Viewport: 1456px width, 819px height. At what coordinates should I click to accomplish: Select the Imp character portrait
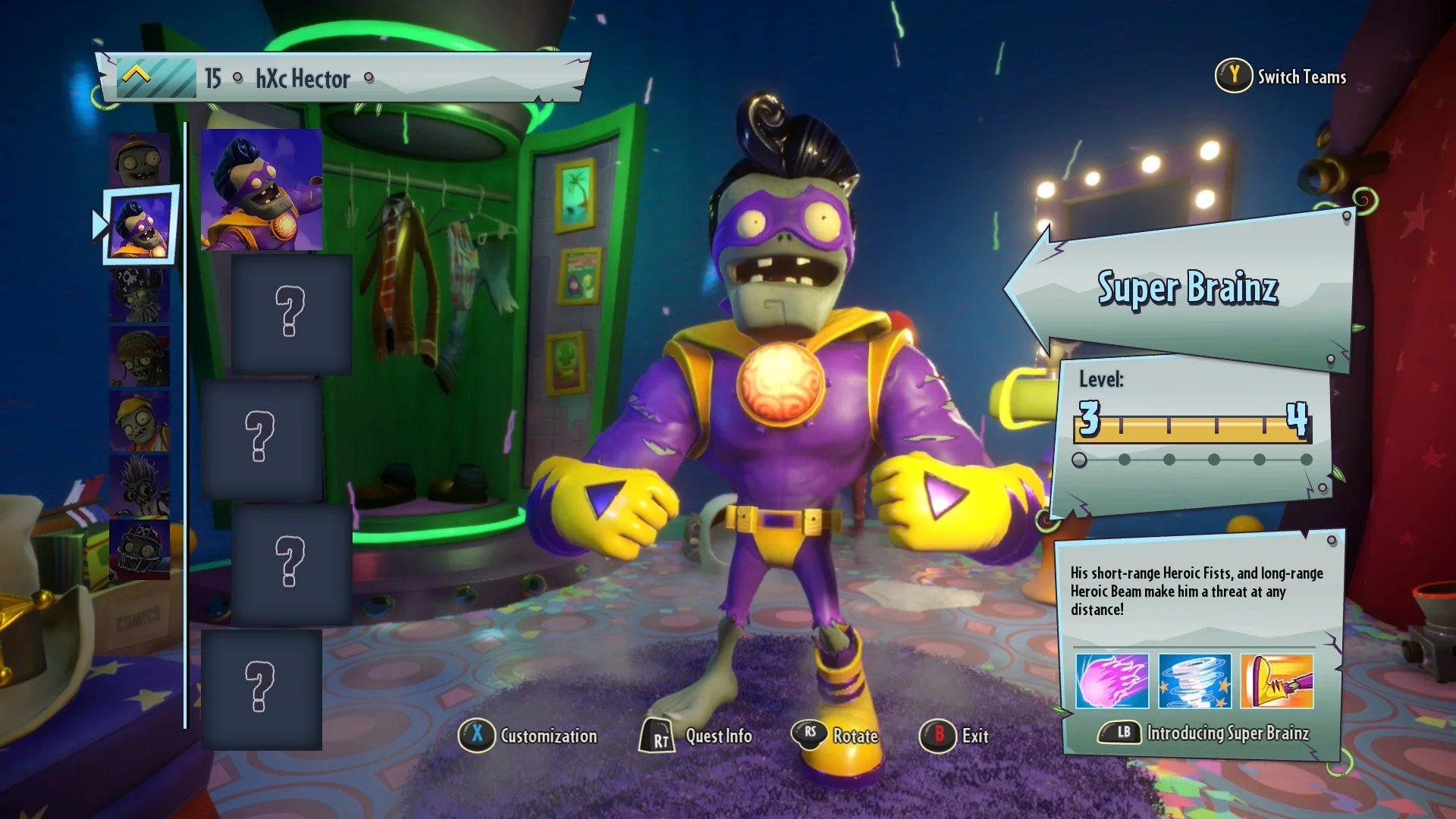pos(139,160)
